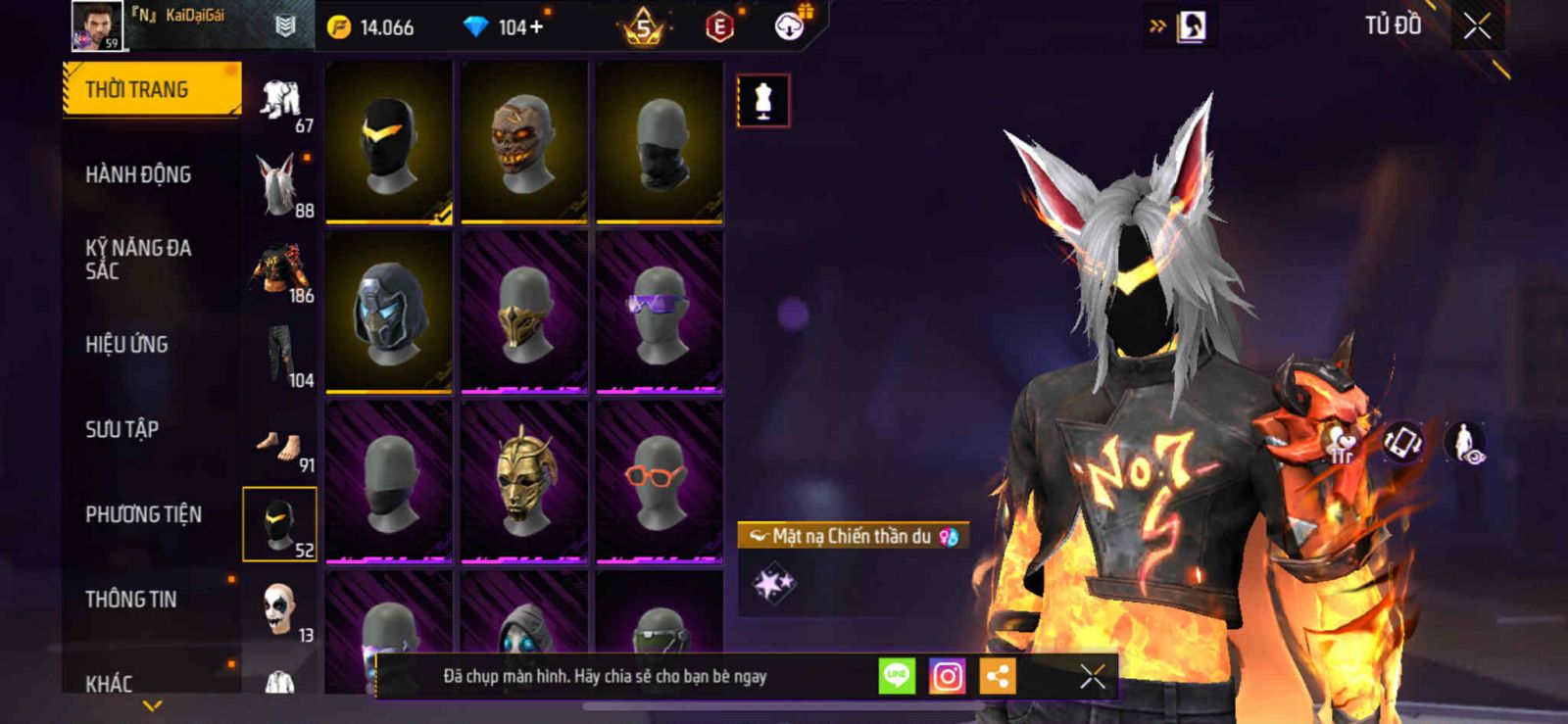The image size is (1568, 724).
Task: Dismiss the screenshot share notification
Action: point(1092,676)
